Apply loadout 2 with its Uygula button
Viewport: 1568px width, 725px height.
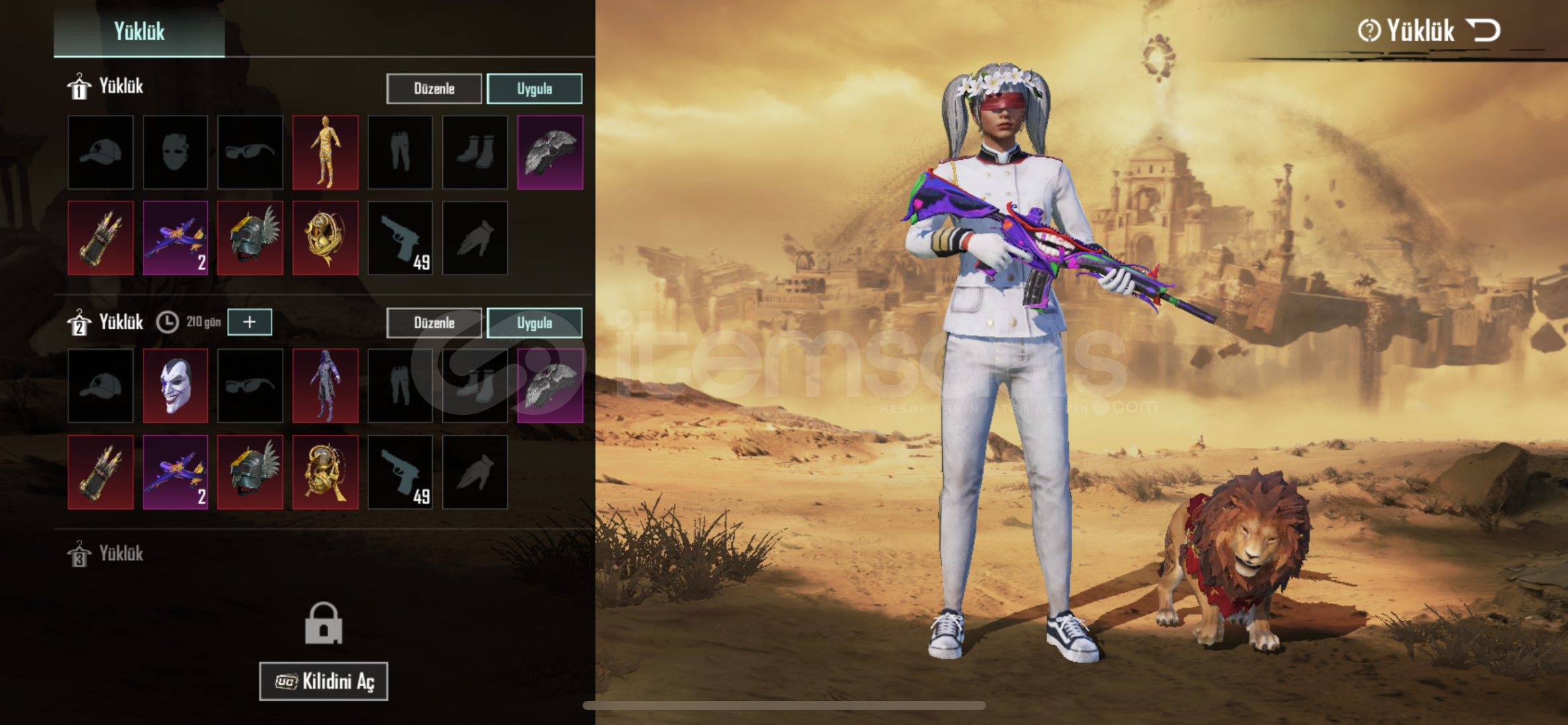click(x=534, y=323)
